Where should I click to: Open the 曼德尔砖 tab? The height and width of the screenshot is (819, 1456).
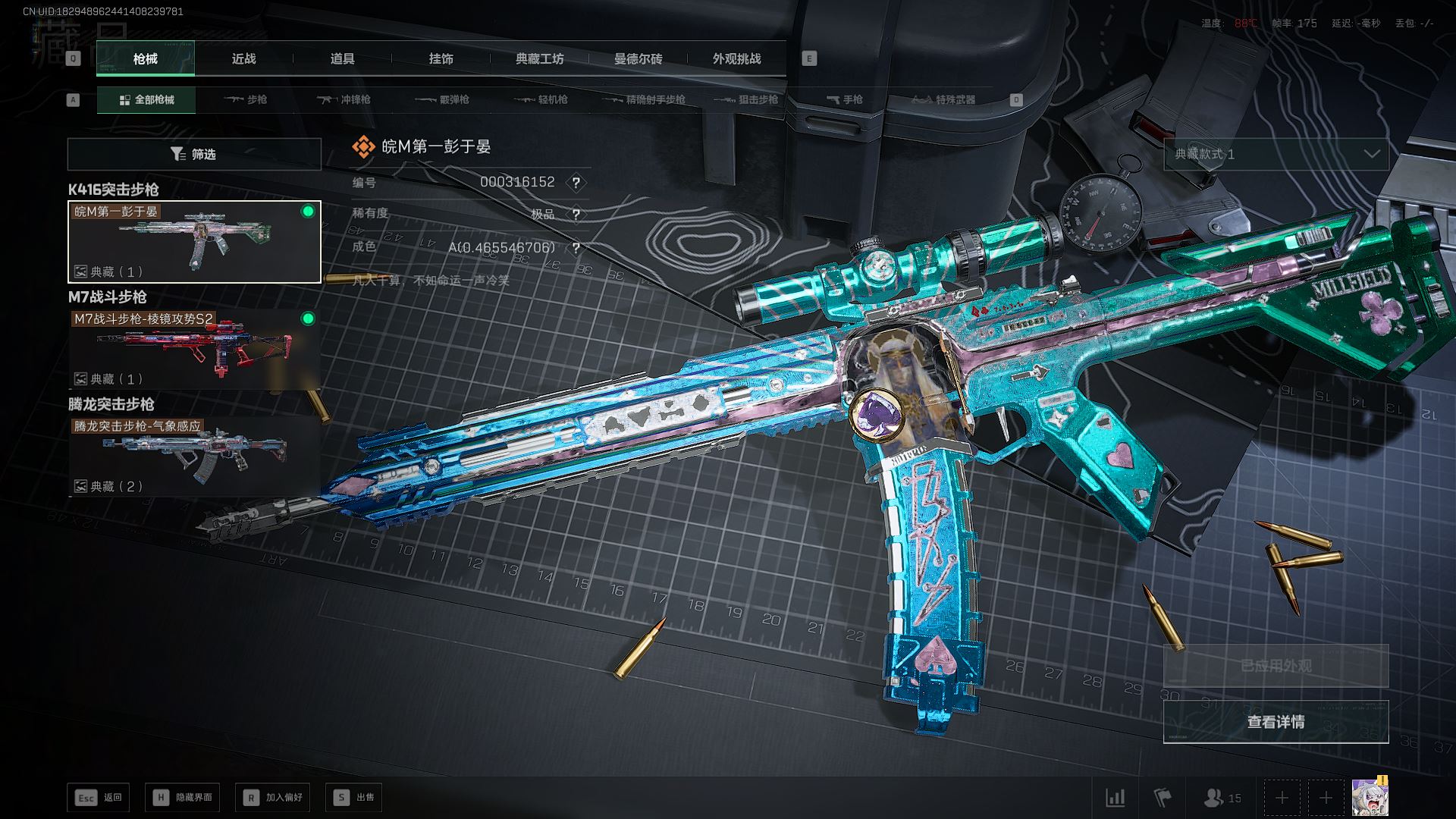638,59
